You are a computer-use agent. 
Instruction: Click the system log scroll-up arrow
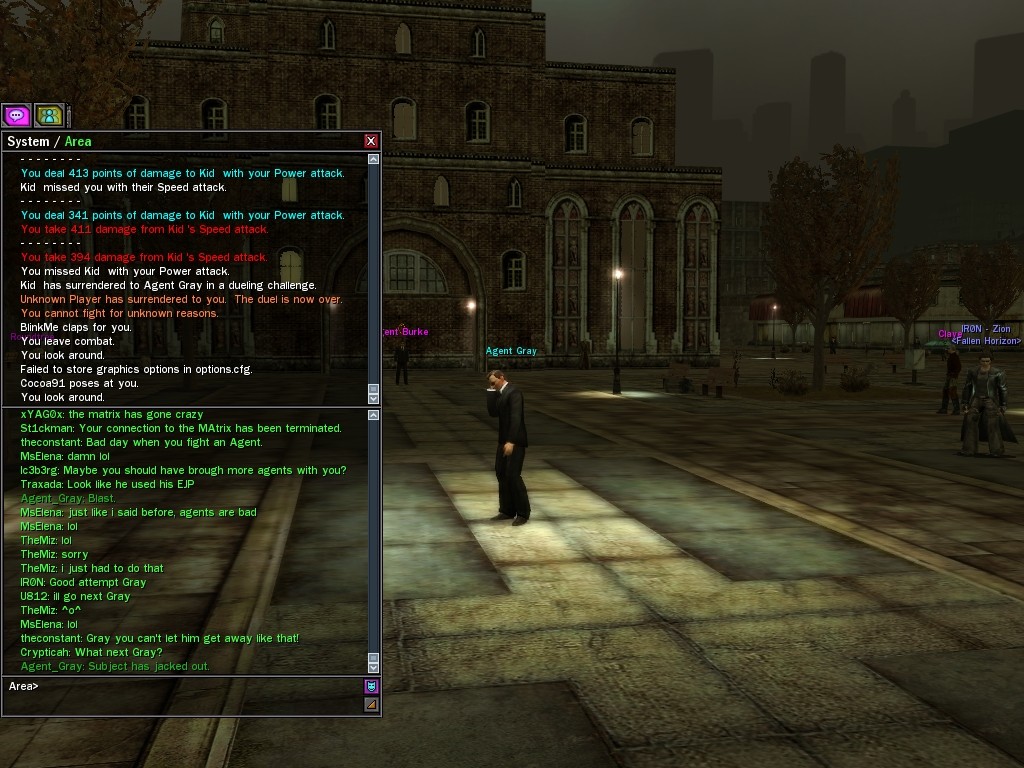(374, 159)
